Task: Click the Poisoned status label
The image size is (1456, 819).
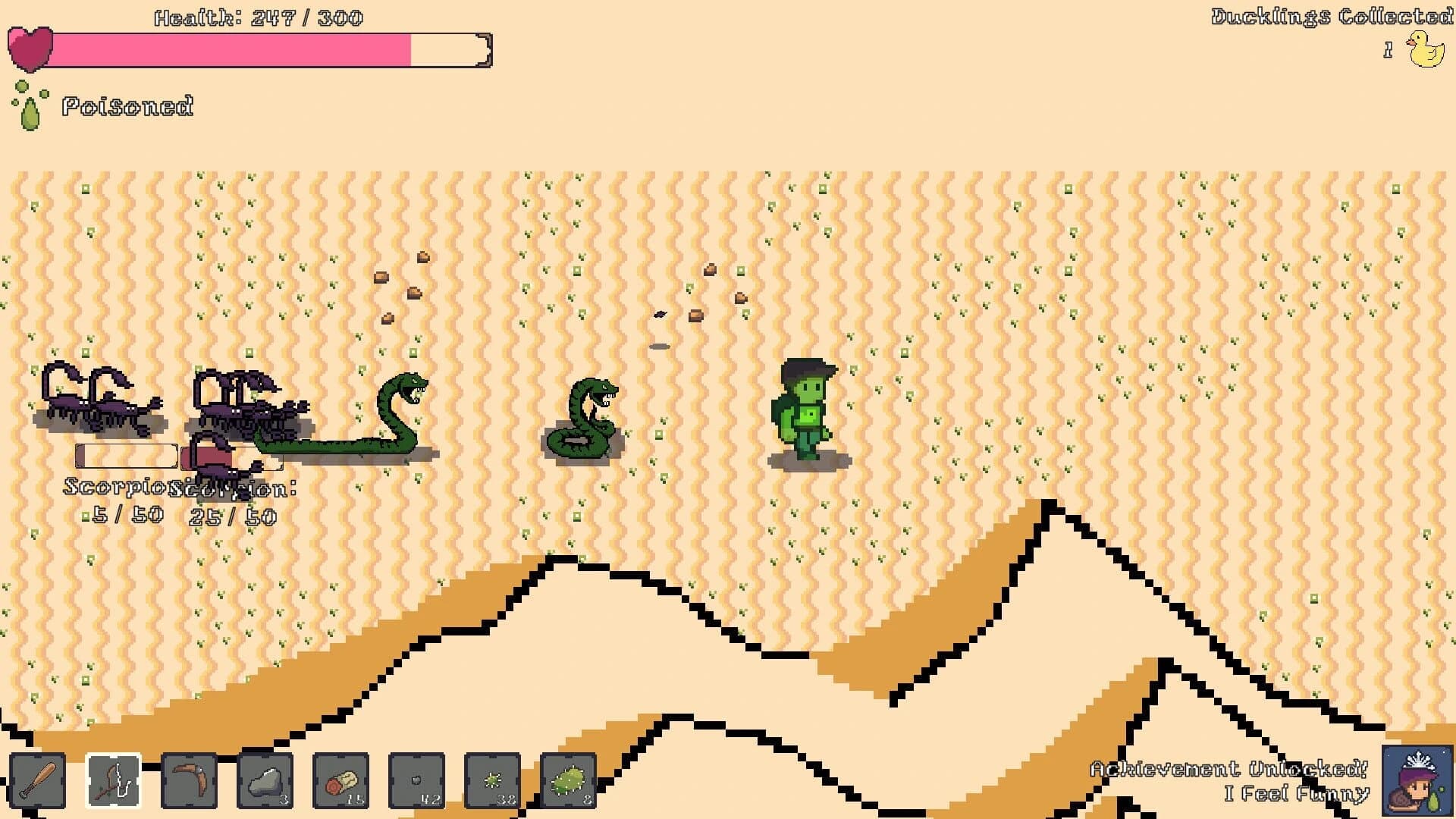Action: [127, 106]
